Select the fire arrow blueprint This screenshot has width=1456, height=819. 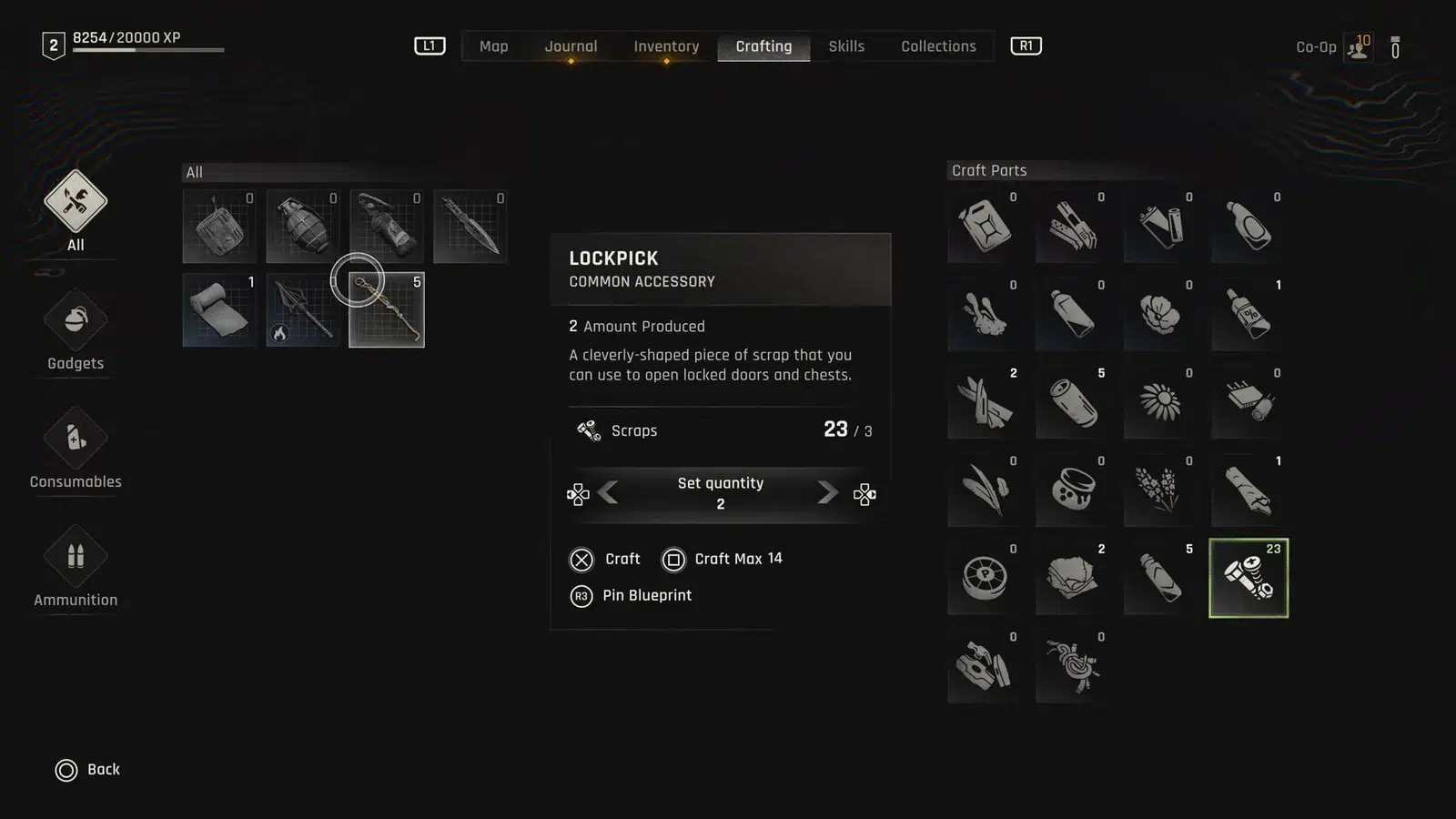coord(302,309)
